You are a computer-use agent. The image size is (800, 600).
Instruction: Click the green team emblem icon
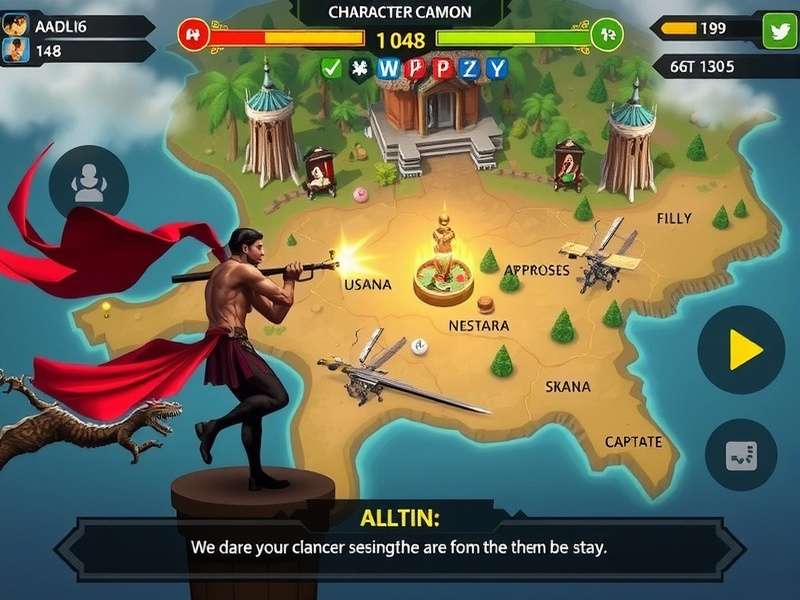tap(607, 35)
